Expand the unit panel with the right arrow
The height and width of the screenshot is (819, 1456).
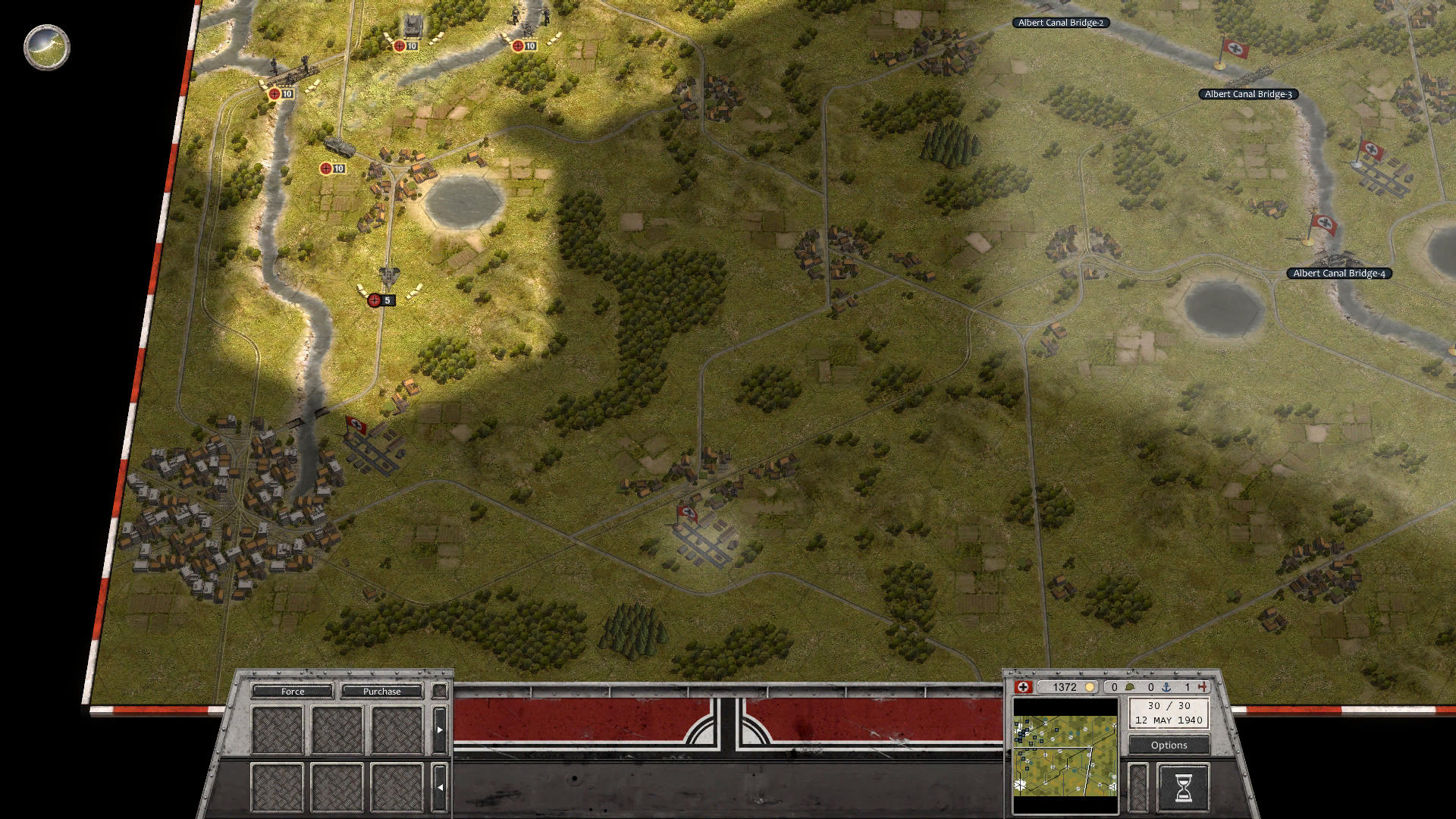pos(441,730)
